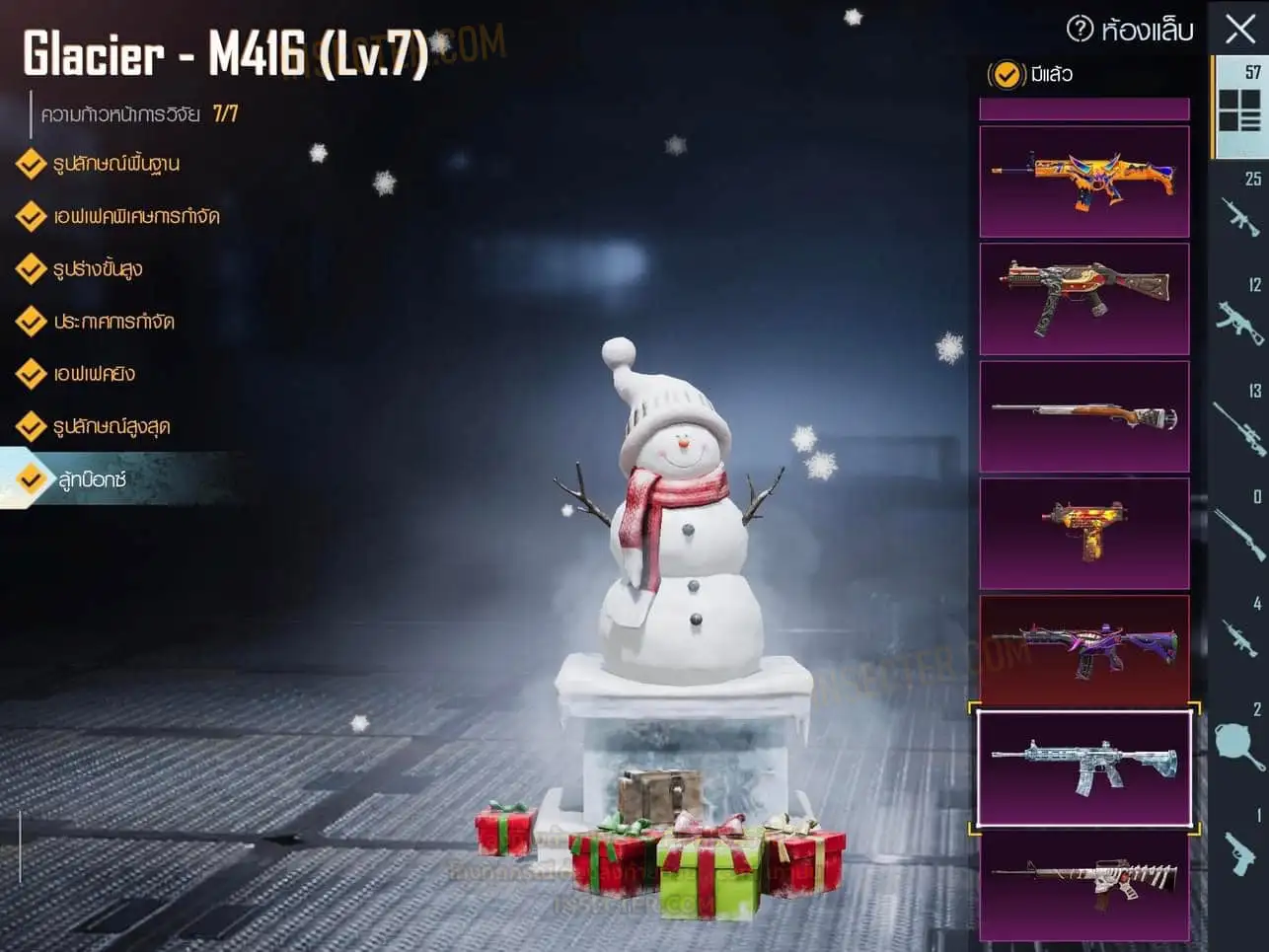Open the ห้องแล็บ help info
Viewport: 1269px width, 952px height.
(x=1081, y=29)
